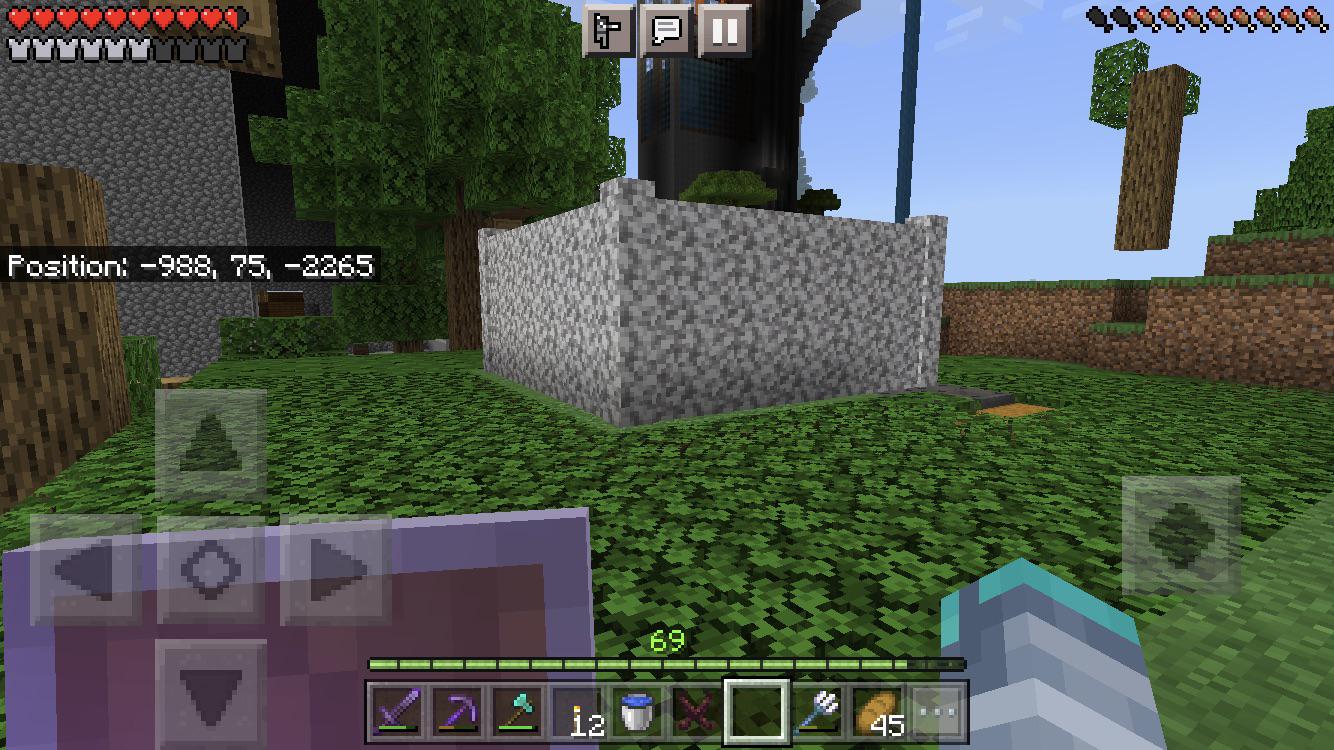The image size is (1334, 750).
Task: Select the enchanted pickaxe
Action: [457, 710]
